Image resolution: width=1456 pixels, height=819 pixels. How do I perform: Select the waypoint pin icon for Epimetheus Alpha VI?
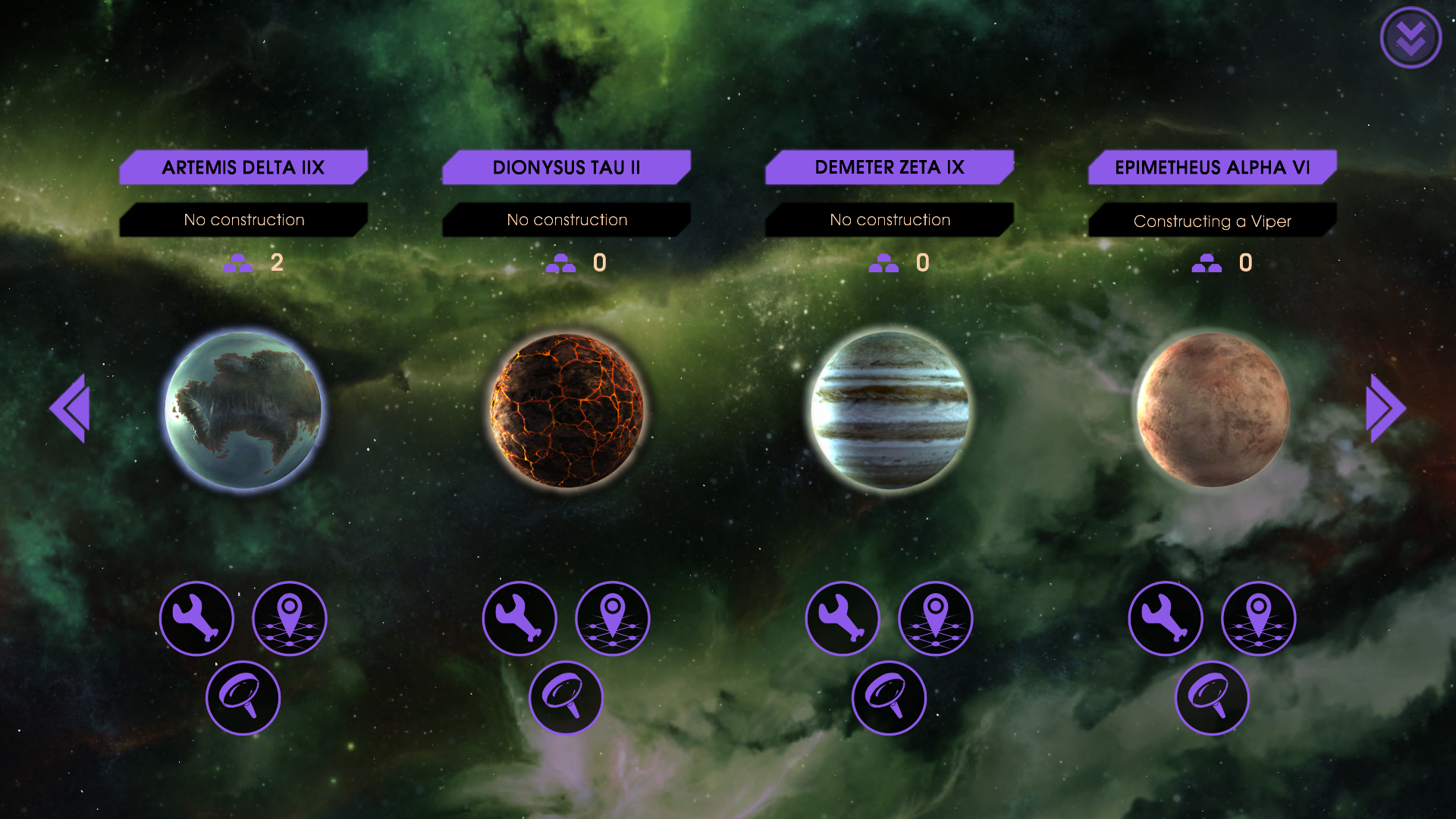(x=1258, y=618)
